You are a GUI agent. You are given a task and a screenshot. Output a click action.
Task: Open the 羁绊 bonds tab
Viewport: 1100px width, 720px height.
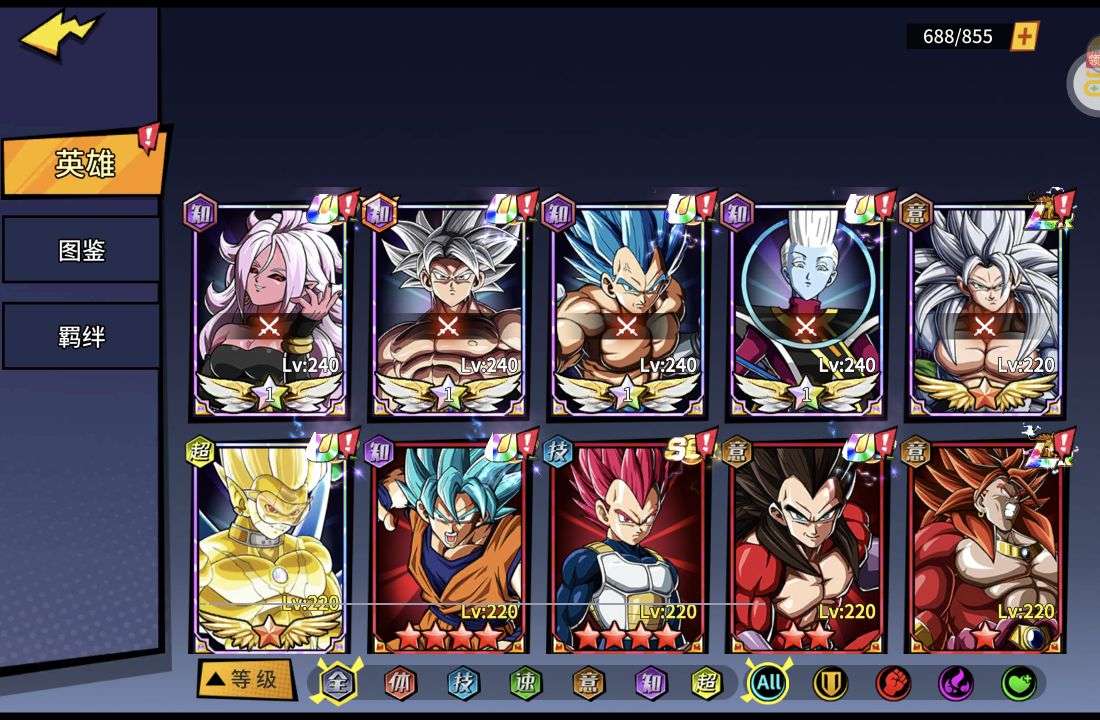click(x=81, y=336)
